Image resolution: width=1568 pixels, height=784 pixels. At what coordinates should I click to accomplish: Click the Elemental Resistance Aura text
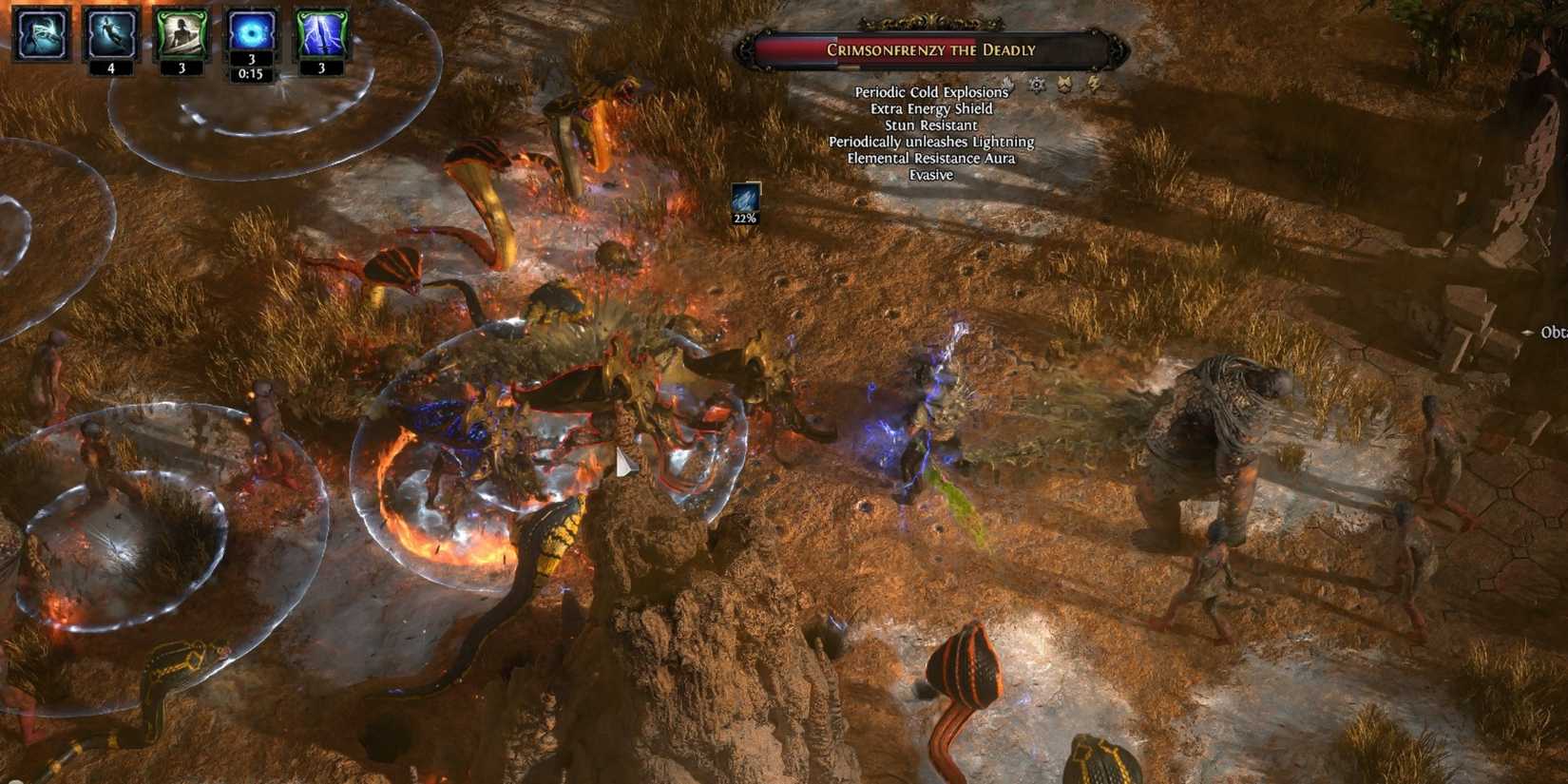931,159
